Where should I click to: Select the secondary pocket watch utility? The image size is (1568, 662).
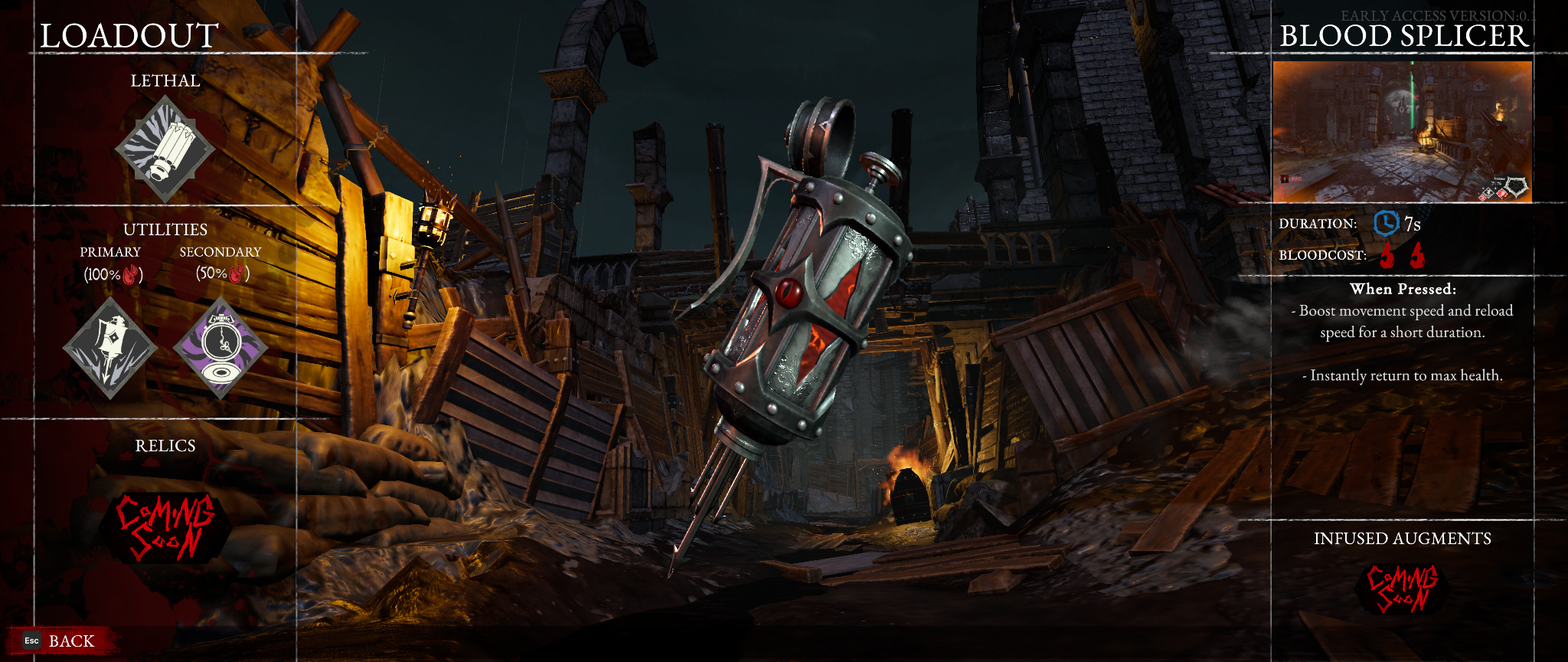pos(220,349)
